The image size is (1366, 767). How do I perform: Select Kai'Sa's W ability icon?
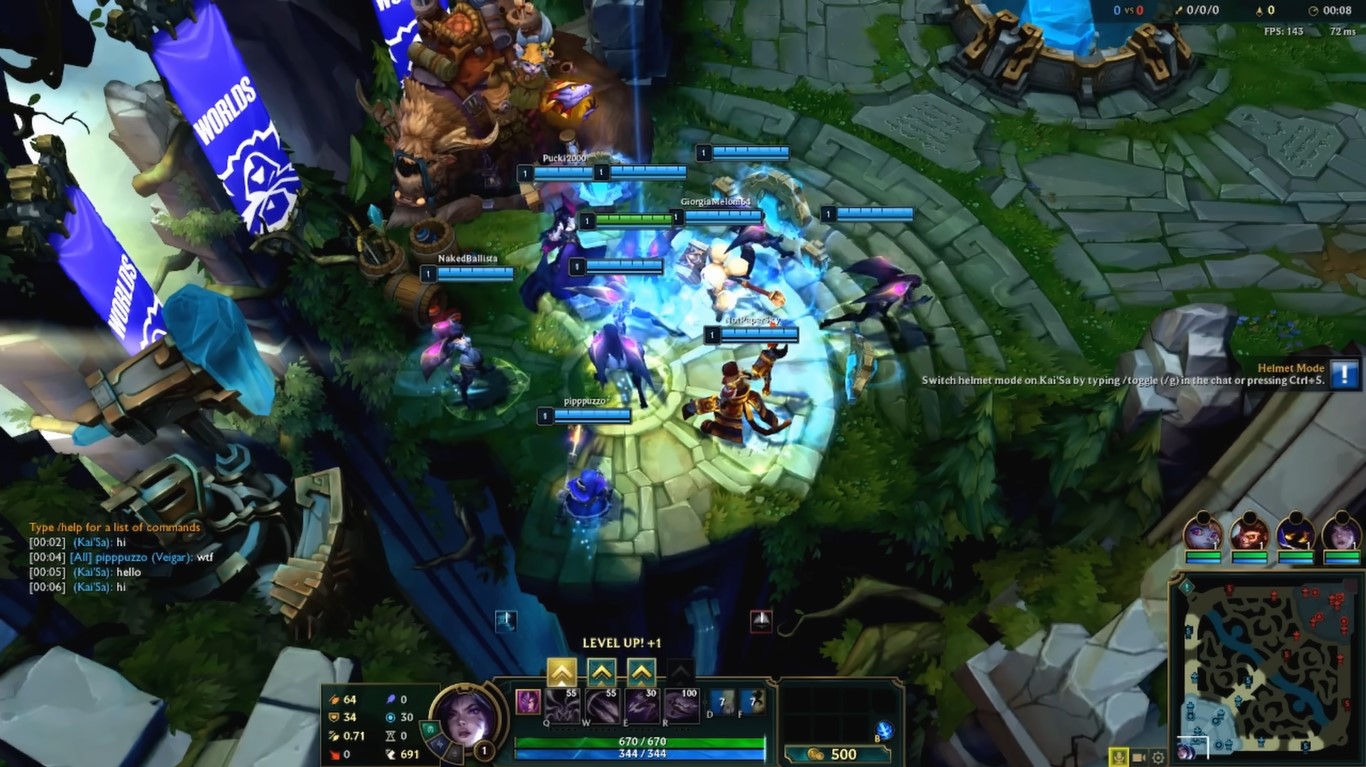601,707
